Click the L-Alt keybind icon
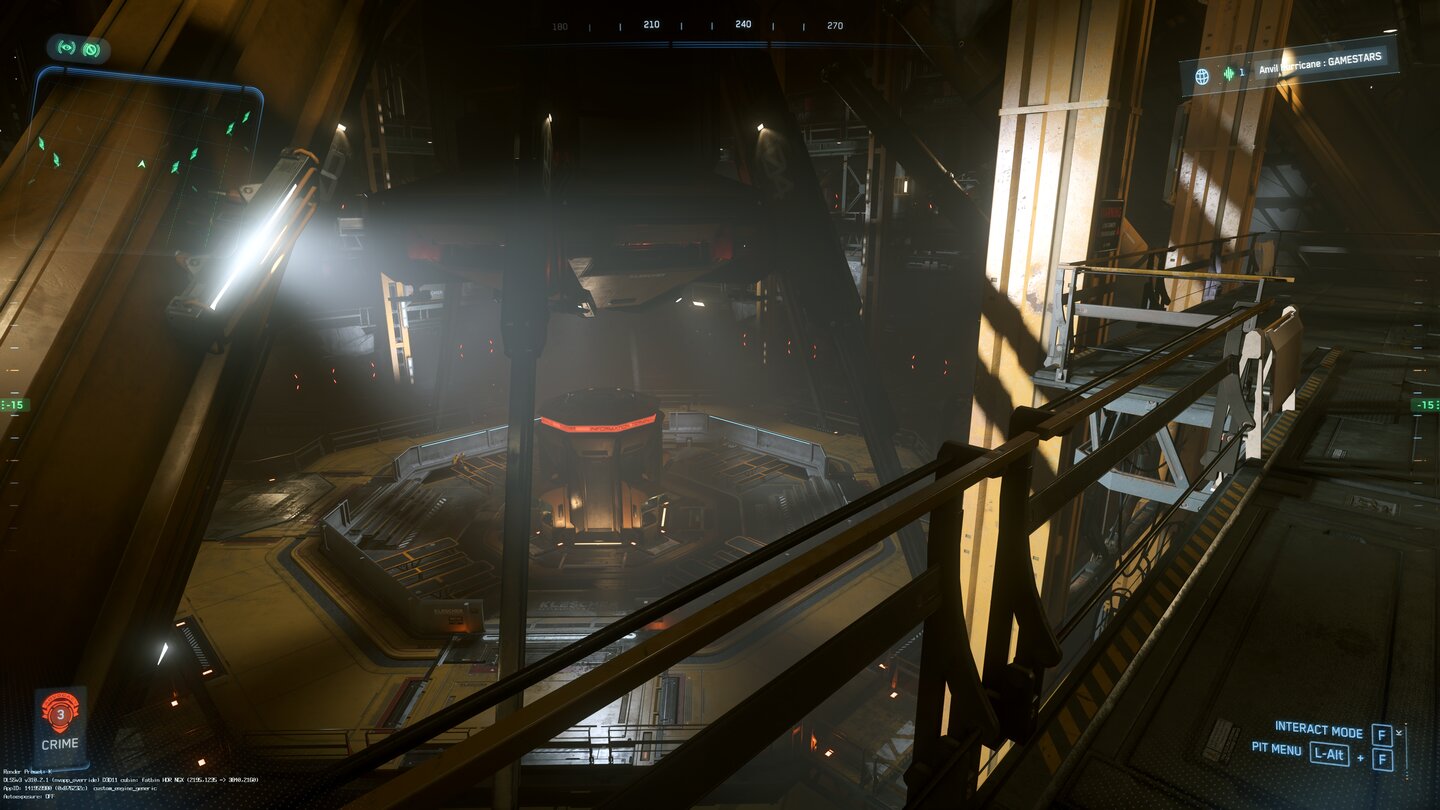Screen dimensions: 1440x810 (1329, 754)
